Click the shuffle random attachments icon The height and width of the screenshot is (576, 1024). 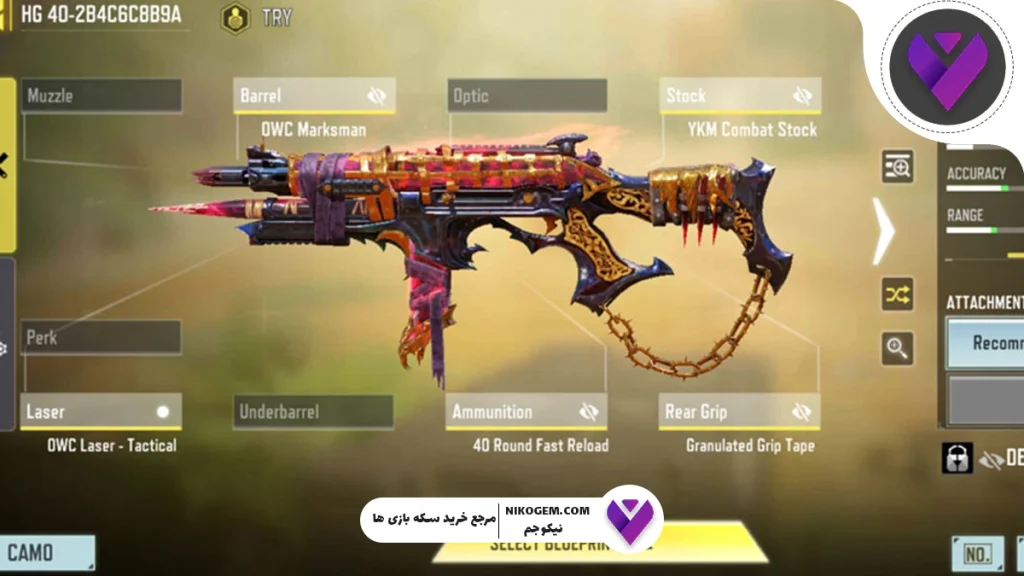point(897,294)
